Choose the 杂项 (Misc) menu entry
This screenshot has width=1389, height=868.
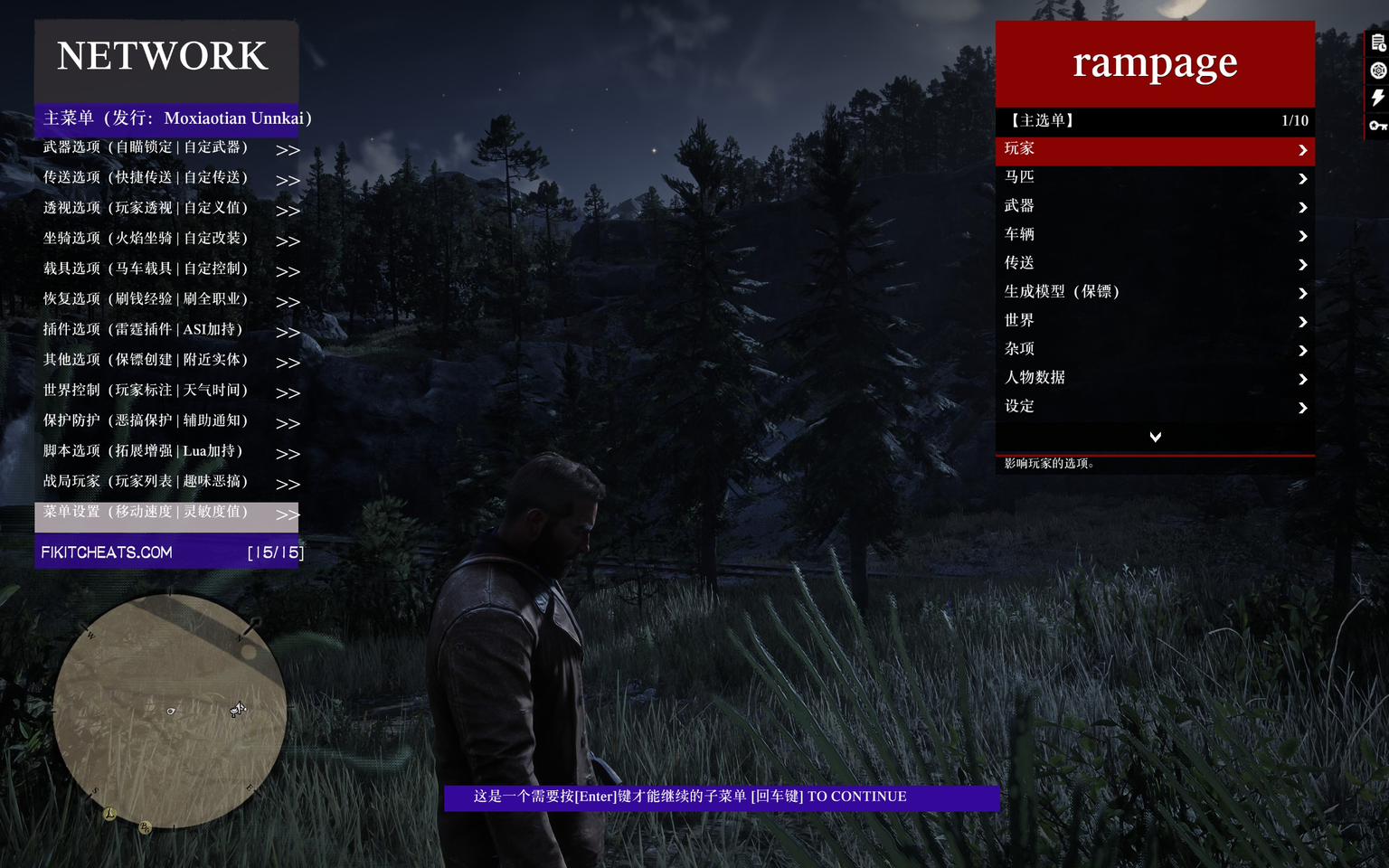[1154, 350]
